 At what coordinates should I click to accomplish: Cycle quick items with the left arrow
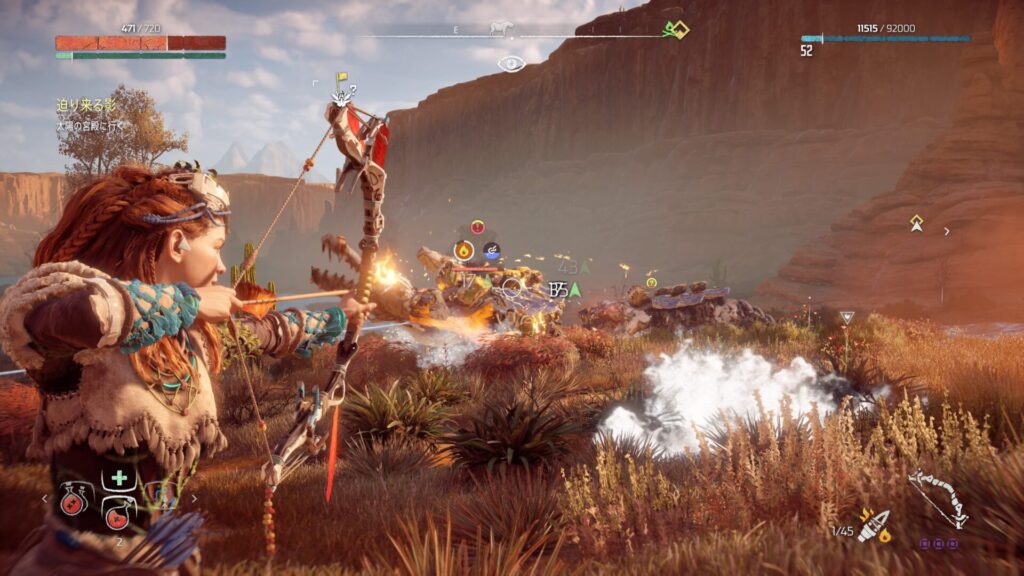pos(44,497)
